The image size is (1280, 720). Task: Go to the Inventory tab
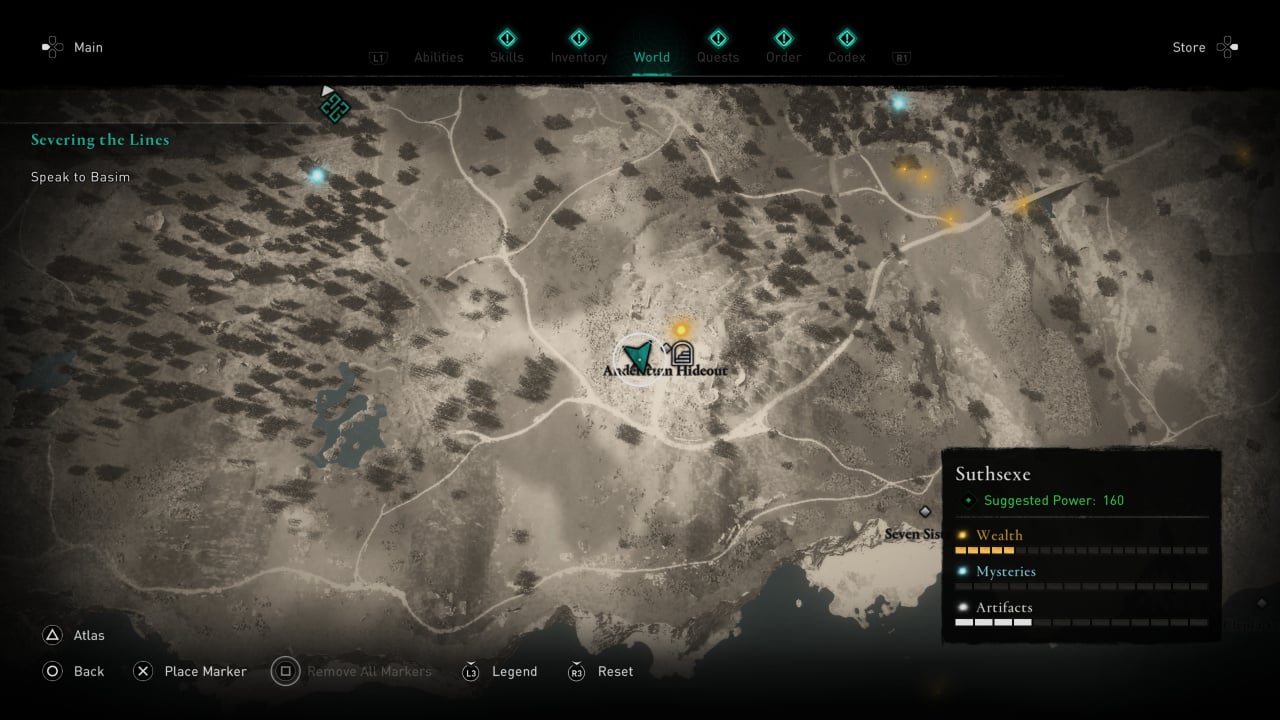pos(579,57)
